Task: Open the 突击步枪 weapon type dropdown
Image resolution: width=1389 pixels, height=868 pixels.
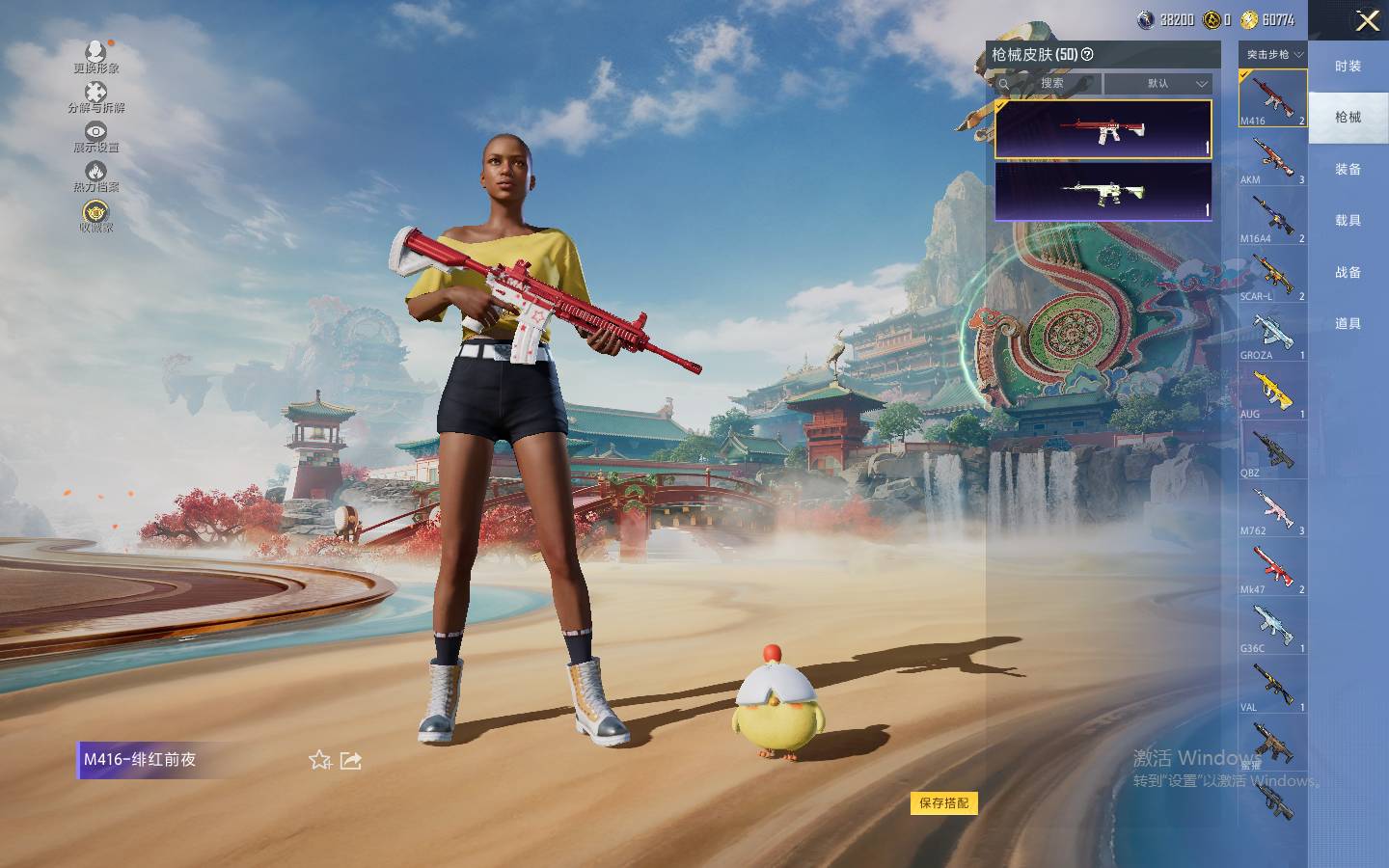Action: click(x=1273, y=55)
